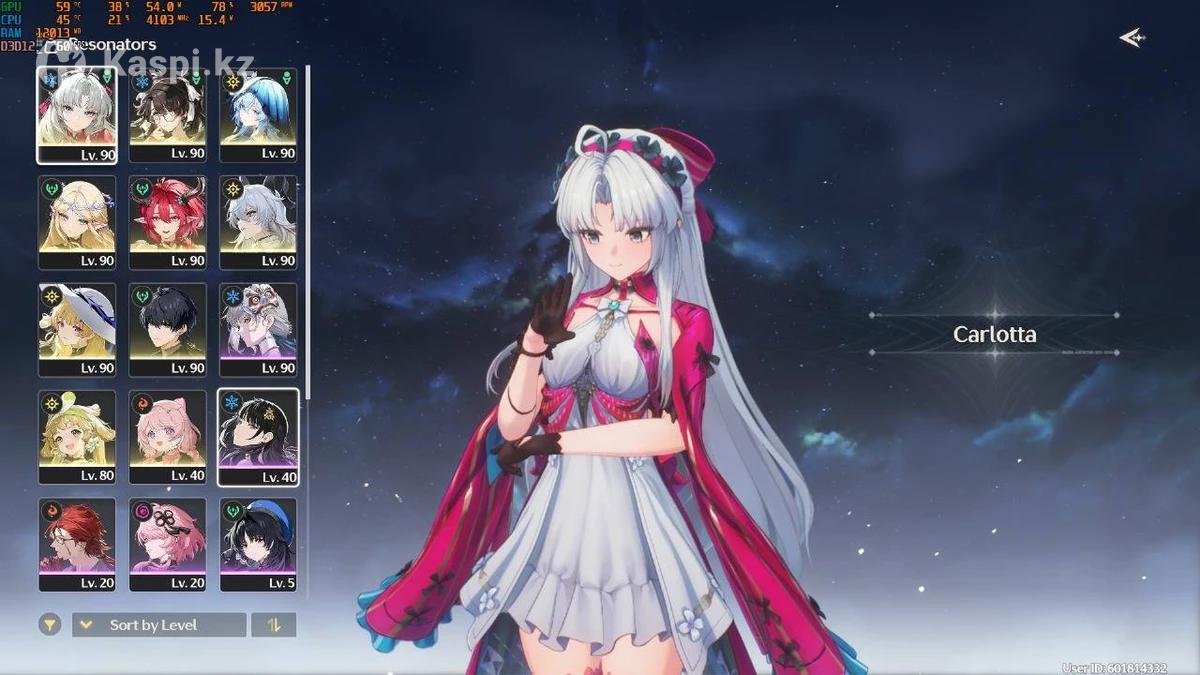This screenshot has height=675, width=1200.
Task: Select the red-haired resonator with glasses
Action: 77,545
